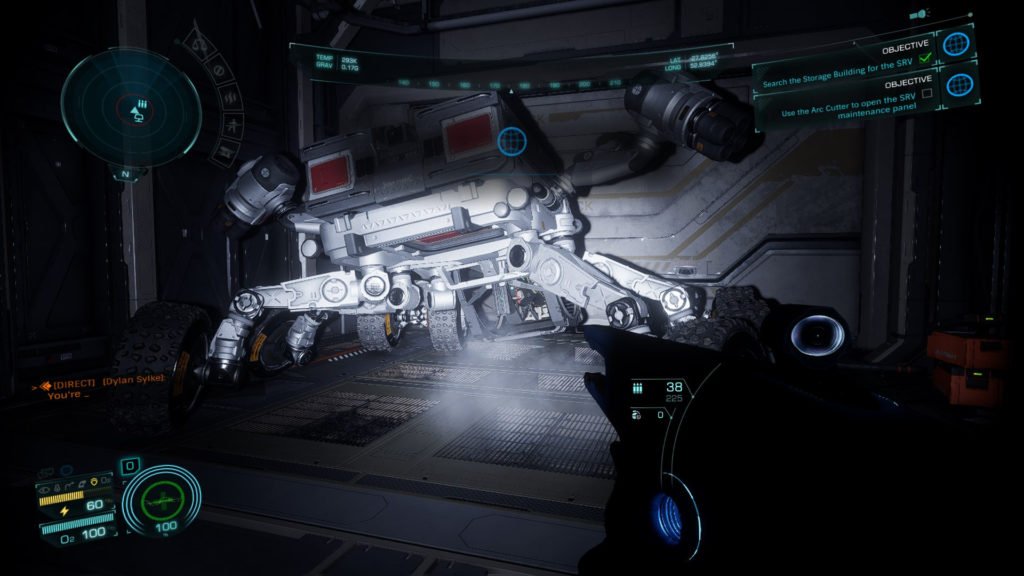The height and width of the screenshot is (576, 1024).
Task: Select the first objective's globe waypoint icon
Action: pyautogui.click(x=957, y=44)
